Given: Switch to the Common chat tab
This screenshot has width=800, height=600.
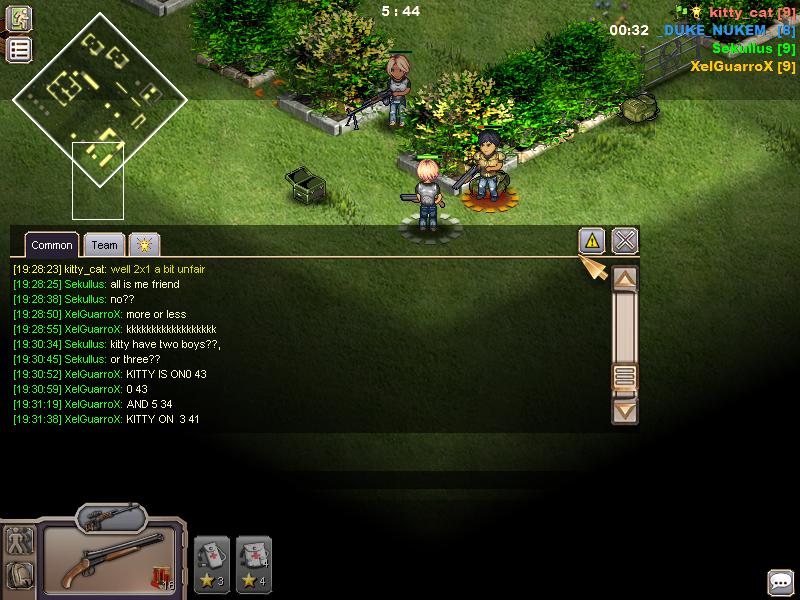Looking at the screenshot, I should coord(51,245).
